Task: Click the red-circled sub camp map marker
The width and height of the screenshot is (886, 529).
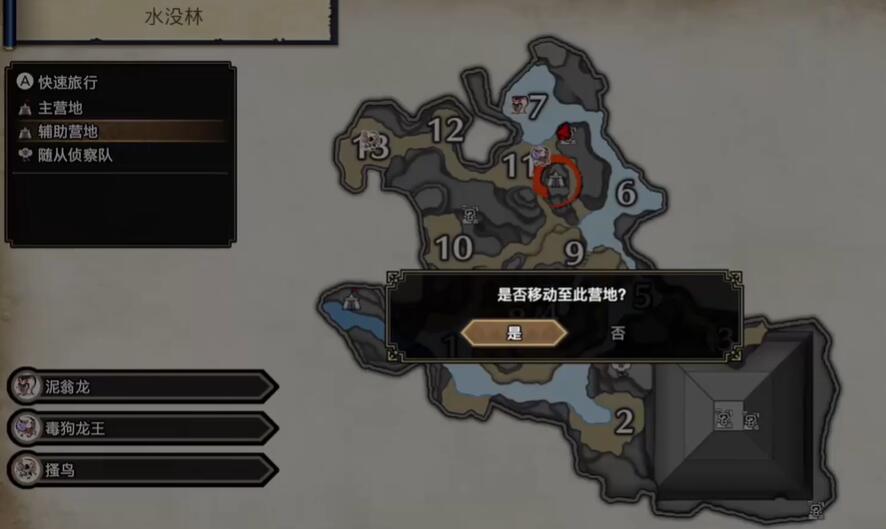Action: point(559,180)
